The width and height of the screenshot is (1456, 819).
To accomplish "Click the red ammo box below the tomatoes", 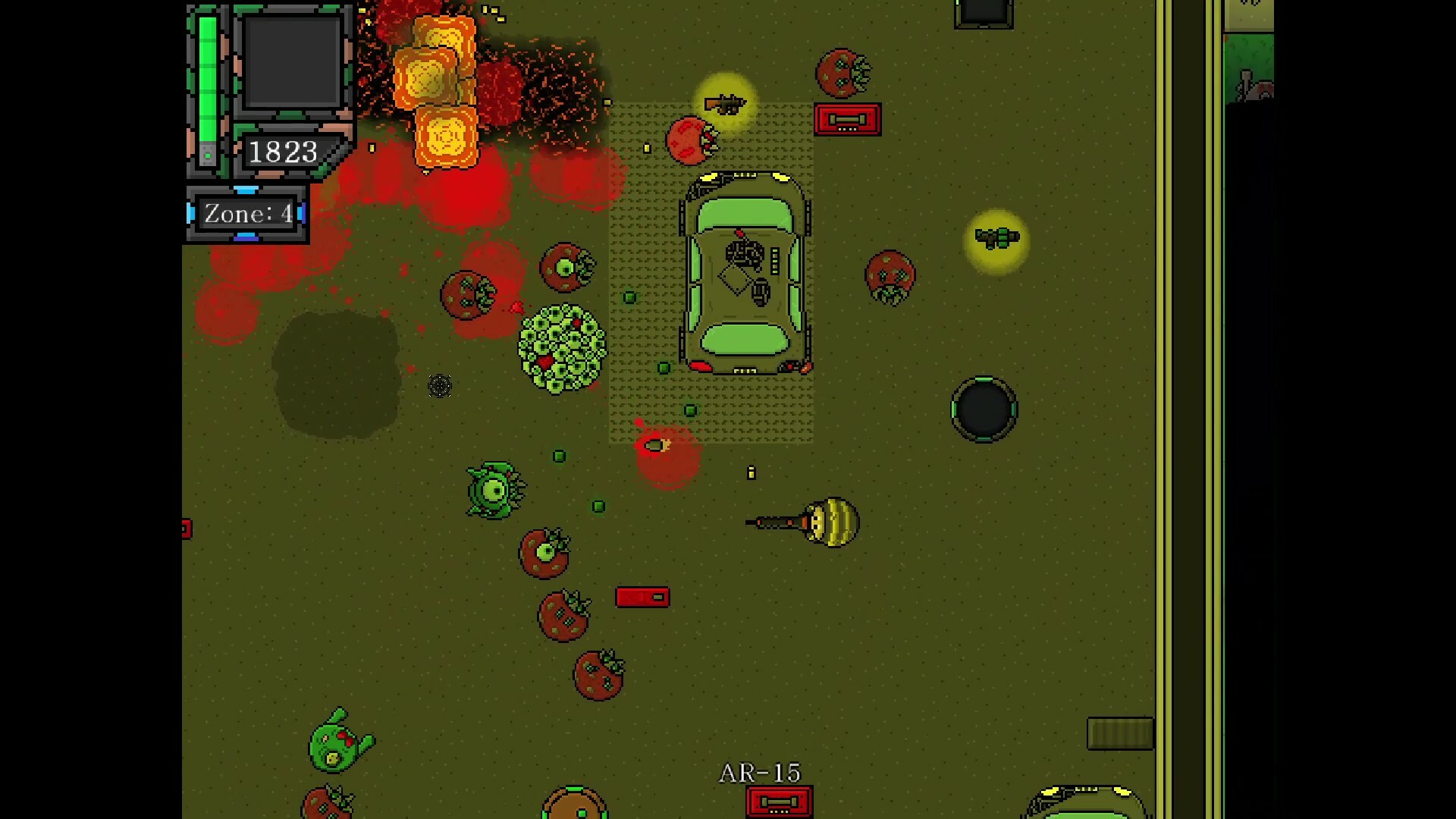I will (x=642, y=598).
